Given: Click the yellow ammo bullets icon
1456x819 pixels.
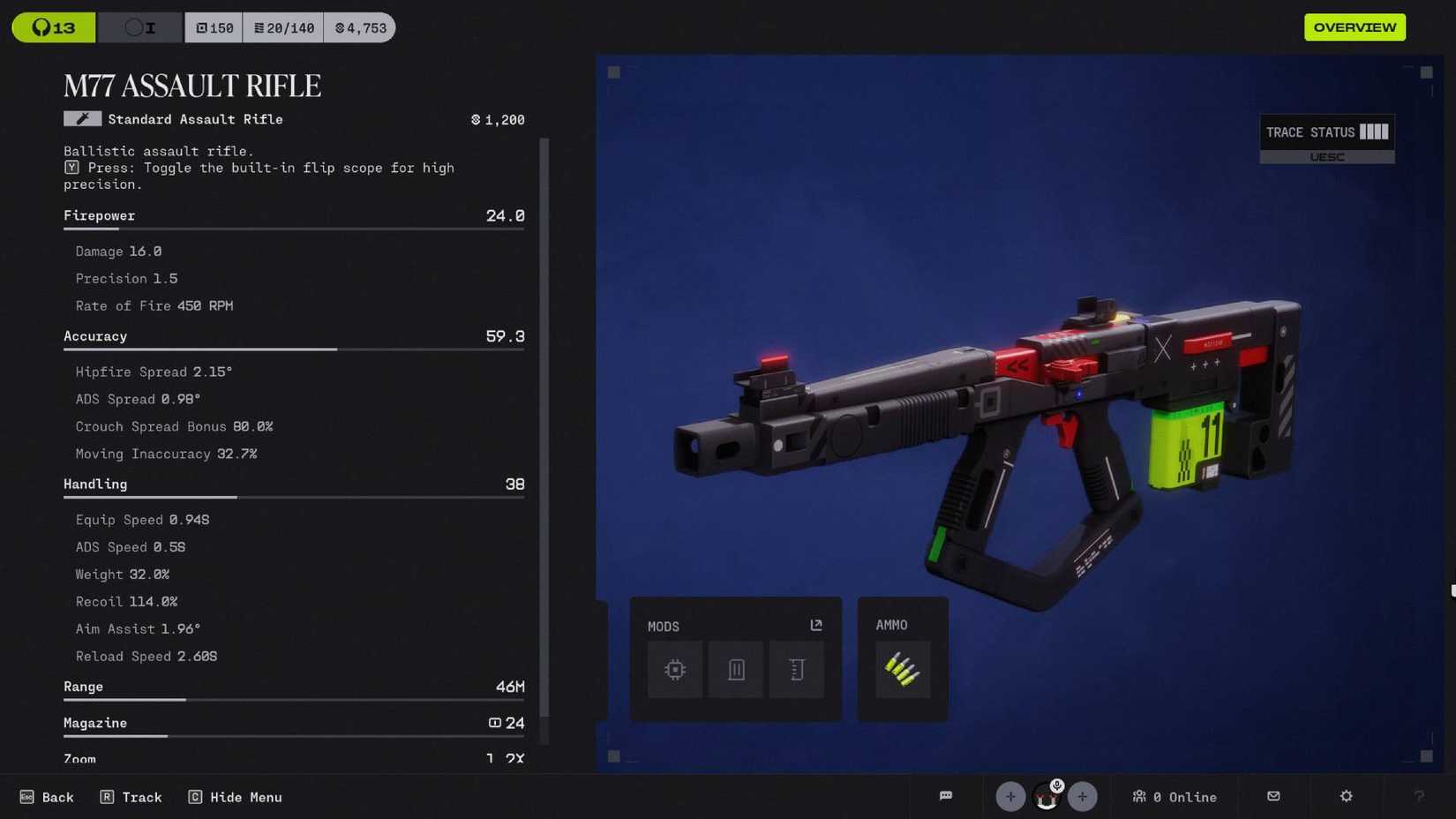Looking at the screenshot, I should [x=902, y=669].
